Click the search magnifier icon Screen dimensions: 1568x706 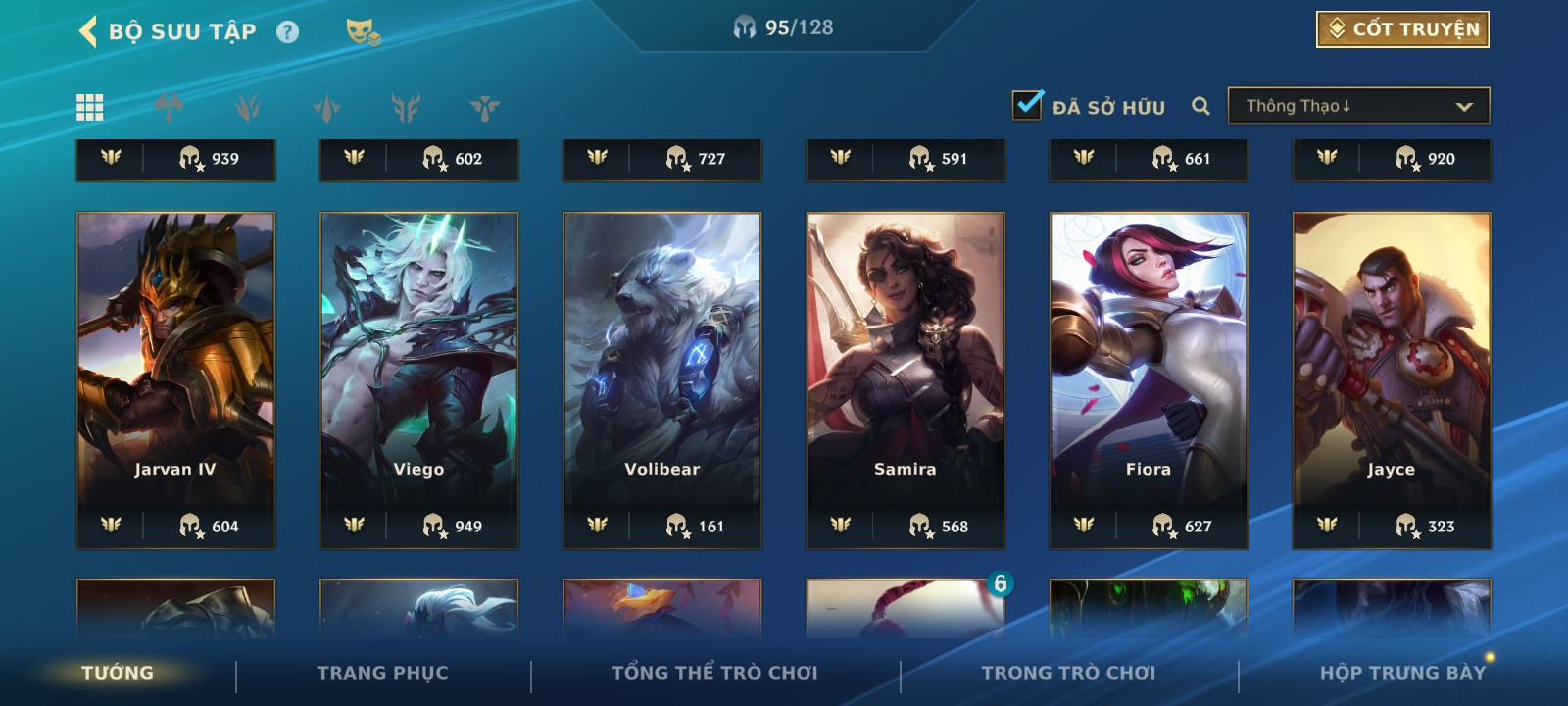point(1200,106)
